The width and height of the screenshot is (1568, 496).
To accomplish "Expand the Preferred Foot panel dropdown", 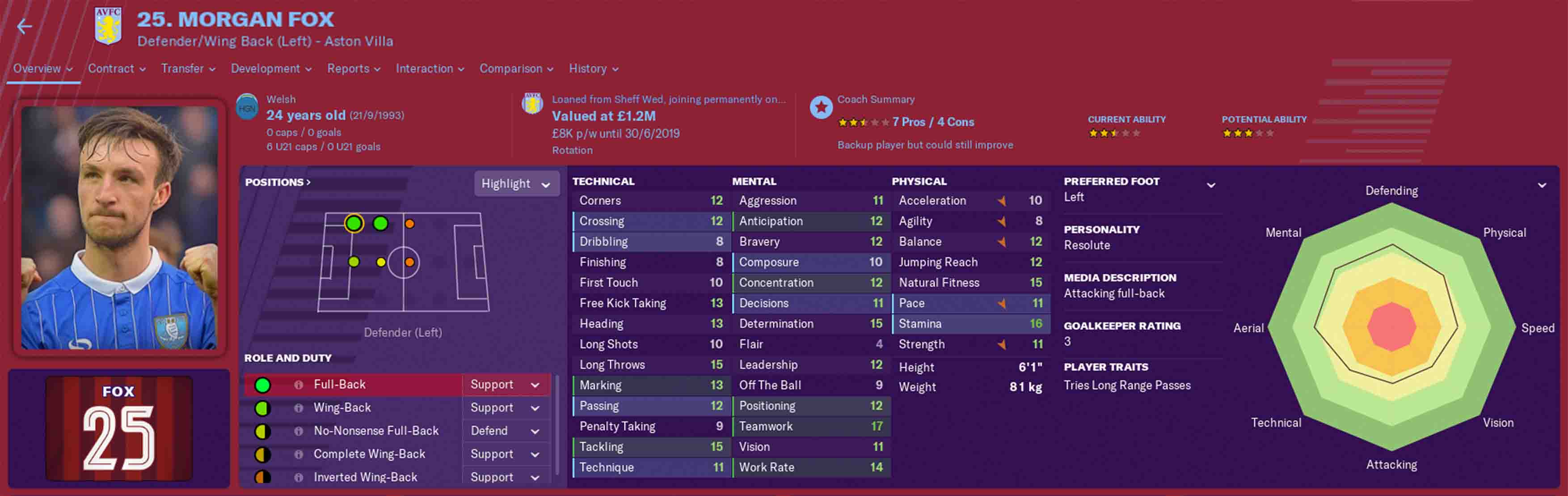I will click(1211, 185).
